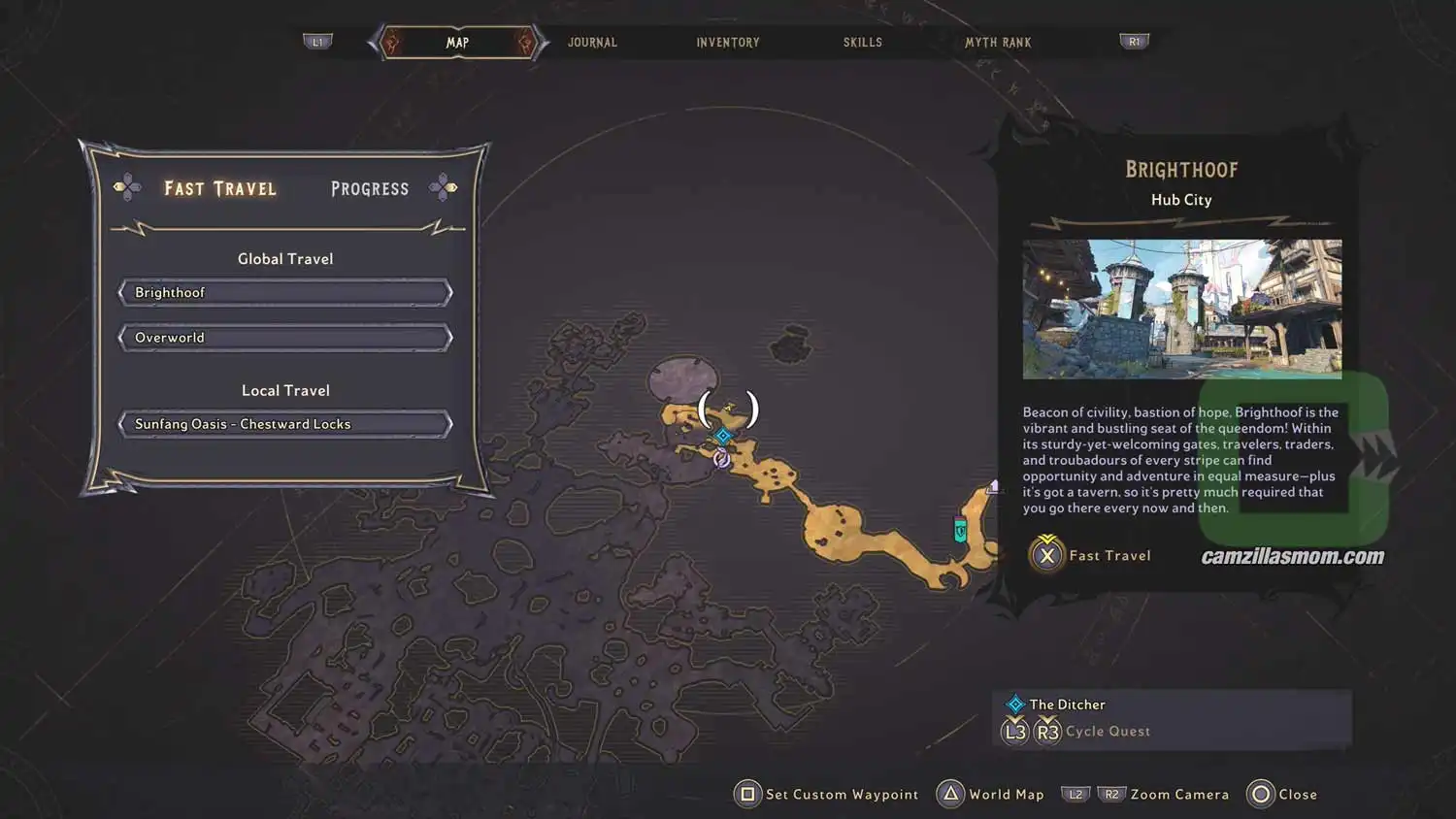Select The Ditcher tracked quest entry
The image size is (1456, 819).
click(x=1067, y=704)
